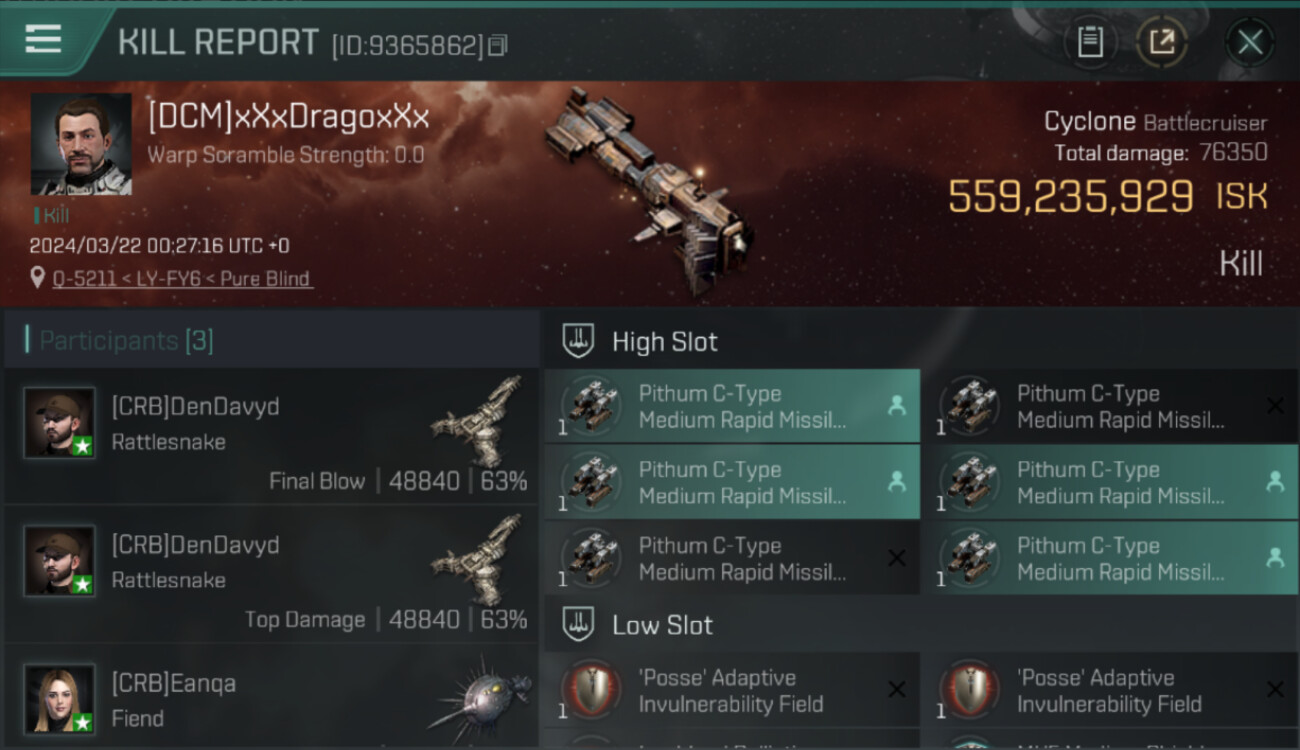The width and height of the screenshot is (1300, 750).
Task: Open the clipboard notes icon
Action: [1089, 42]
